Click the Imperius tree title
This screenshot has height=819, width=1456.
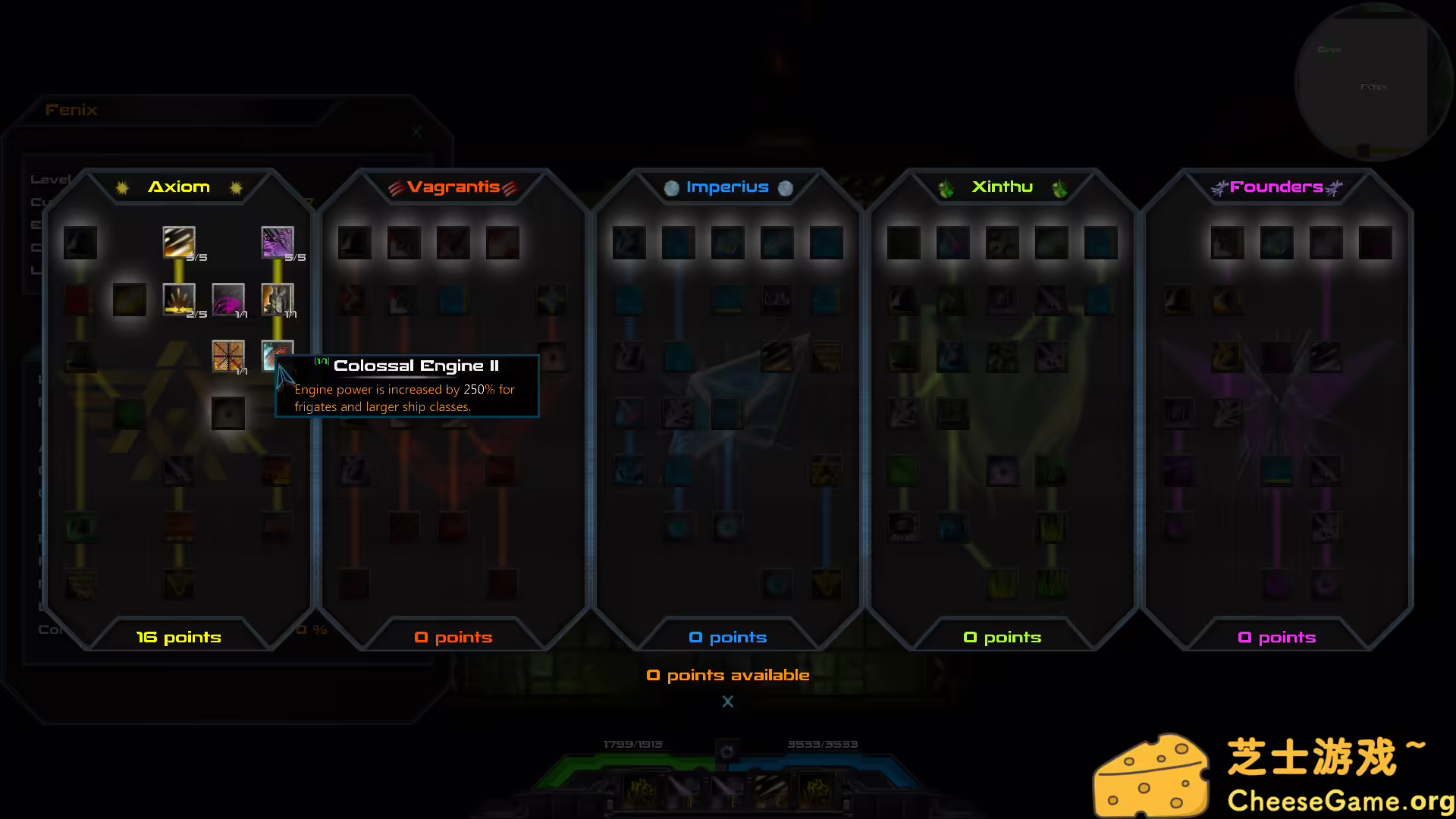pos(727,187)
